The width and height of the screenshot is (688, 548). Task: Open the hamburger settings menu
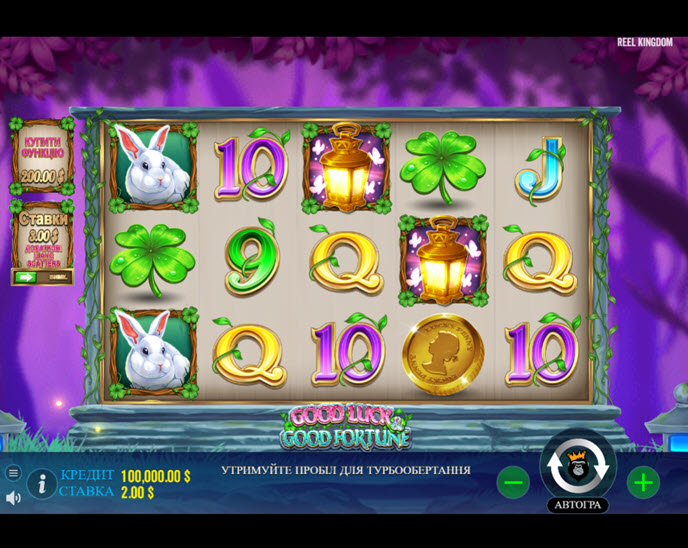(13, 472)
